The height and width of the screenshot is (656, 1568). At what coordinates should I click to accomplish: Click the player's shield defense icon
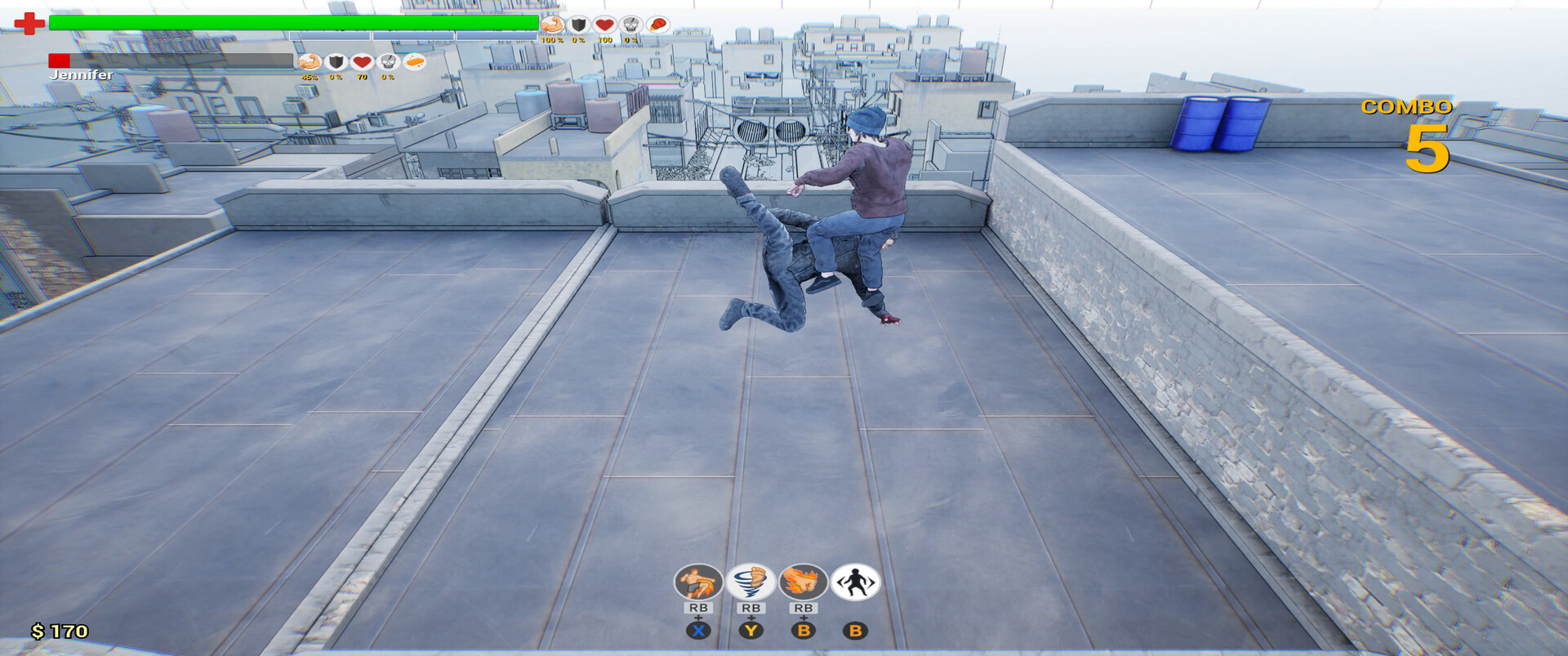[x=578, y=25]
